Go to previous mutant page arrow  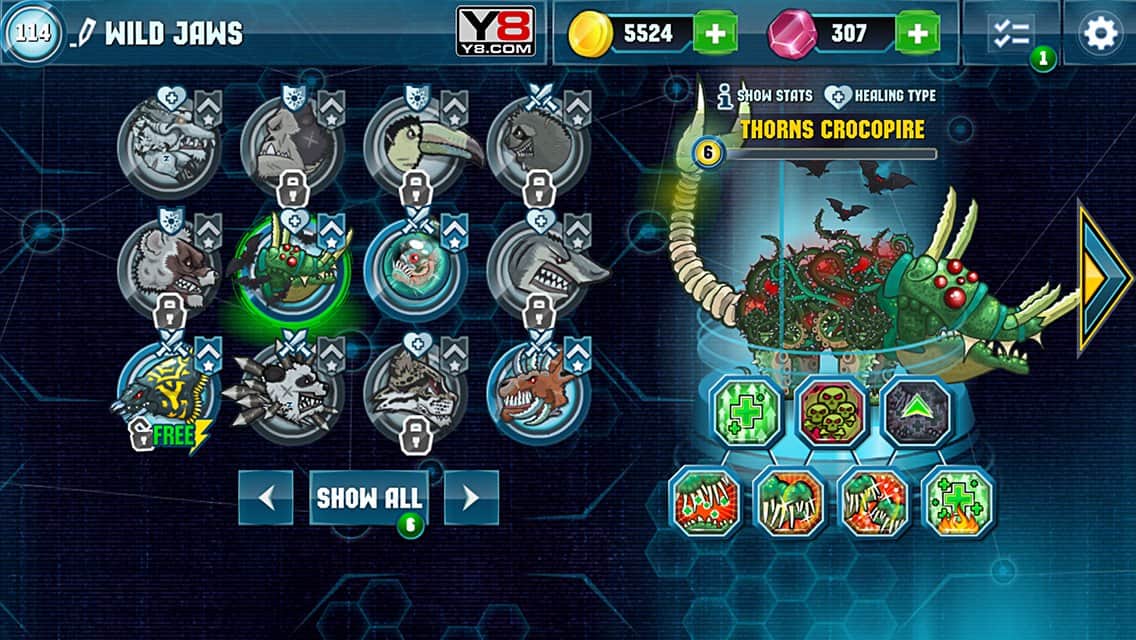click(266, 498)
